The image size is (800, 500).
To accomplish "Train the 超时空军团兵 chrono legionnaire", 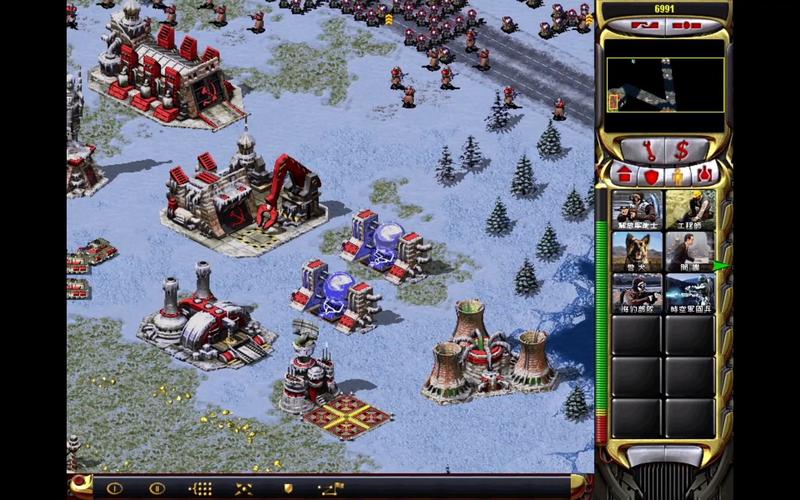I will click(x=690, y=293).
